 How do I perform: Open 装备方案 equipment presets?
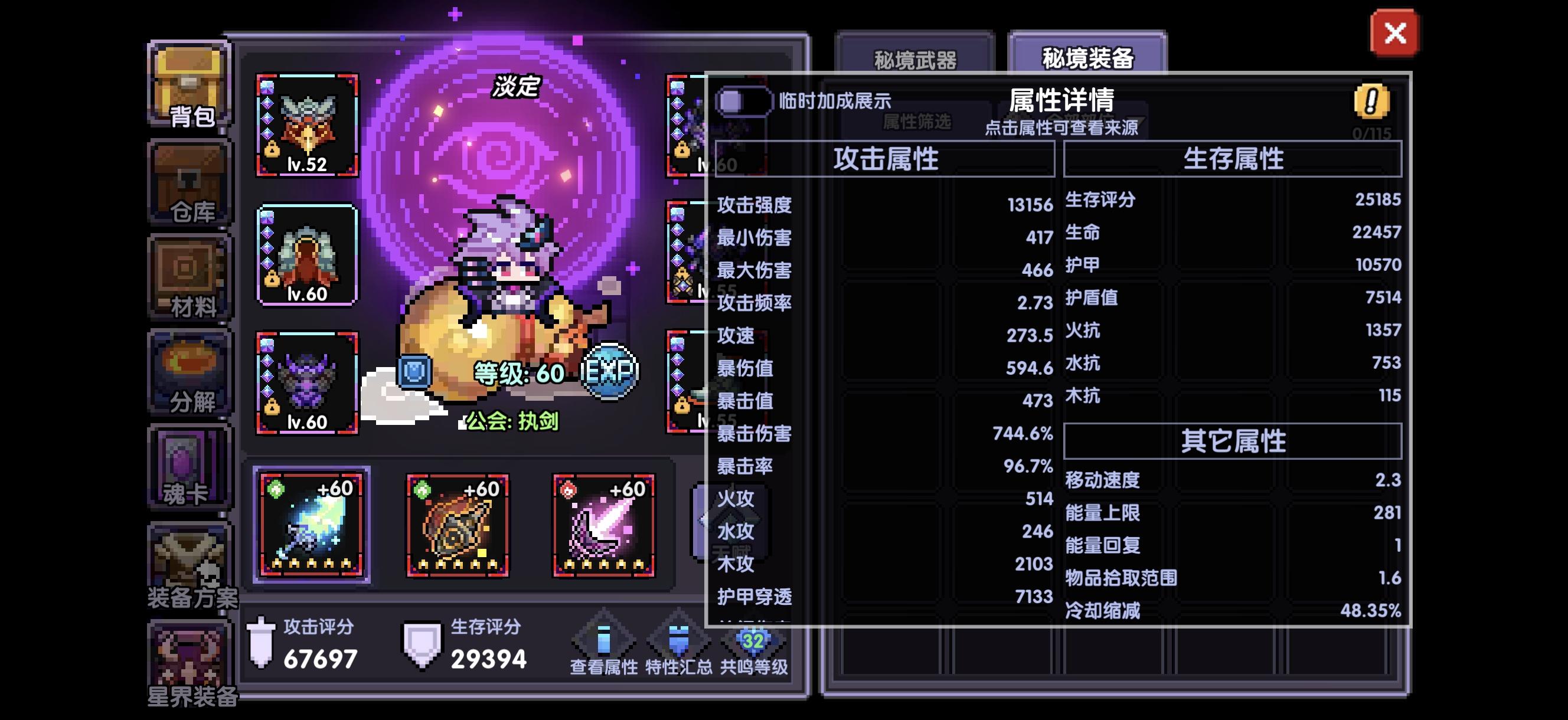pyautogui.click(x=189, y=566)
